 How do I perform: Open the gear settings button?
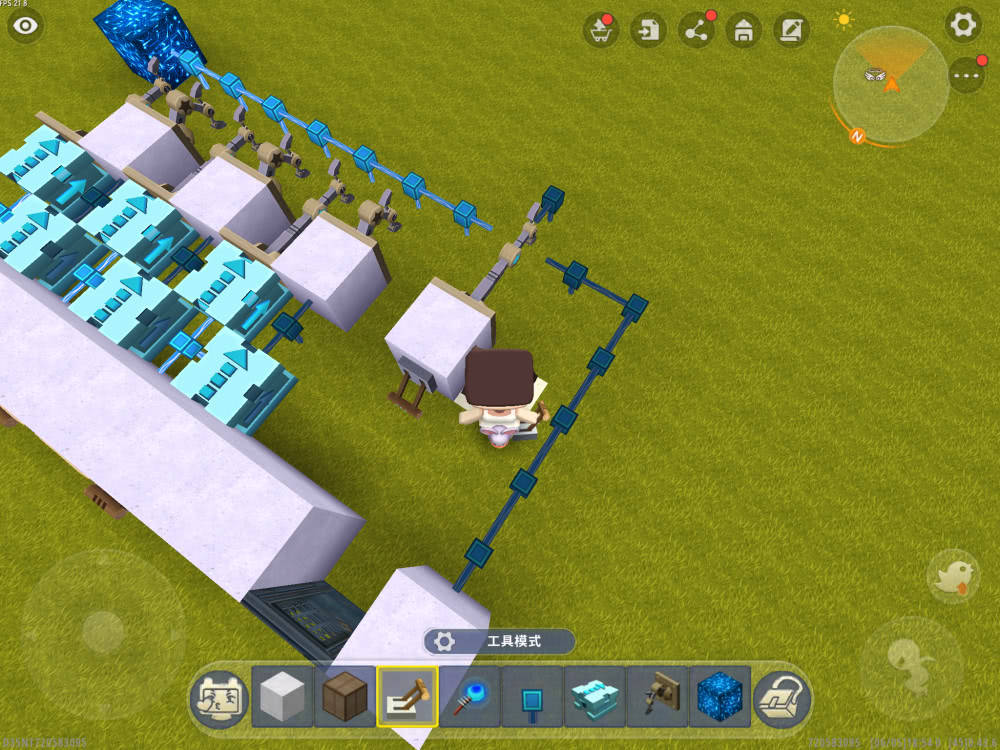[963, 25]
